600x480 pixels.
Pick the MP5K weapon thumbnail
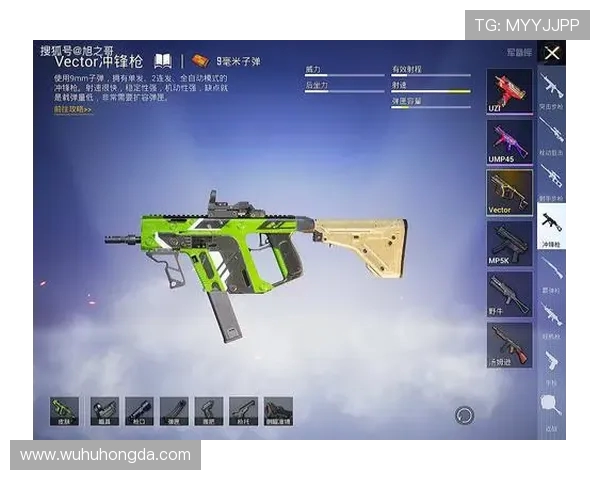(508, 242)
